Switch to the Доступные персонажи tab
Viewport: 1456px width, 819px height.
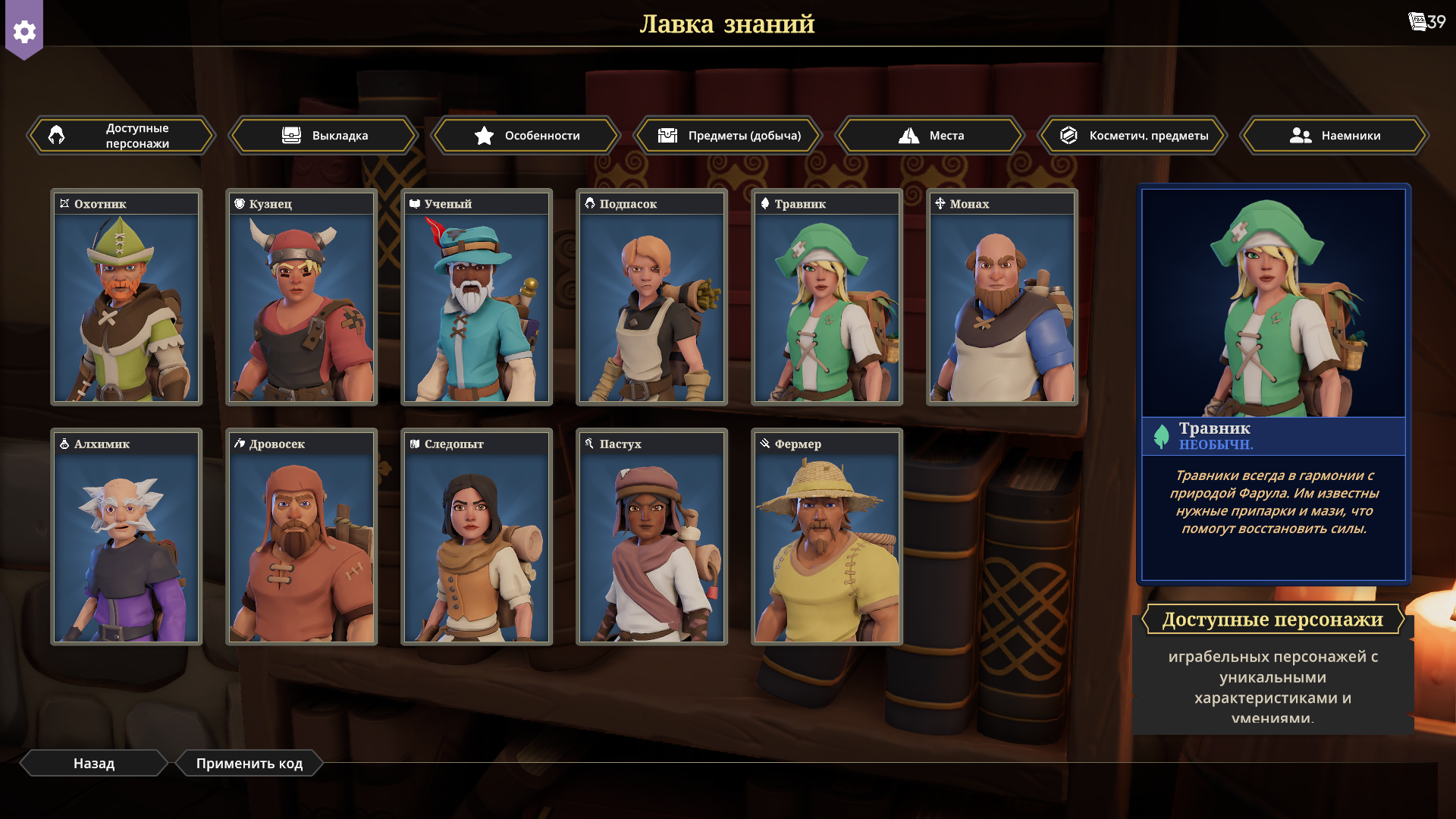pos(121,136)
